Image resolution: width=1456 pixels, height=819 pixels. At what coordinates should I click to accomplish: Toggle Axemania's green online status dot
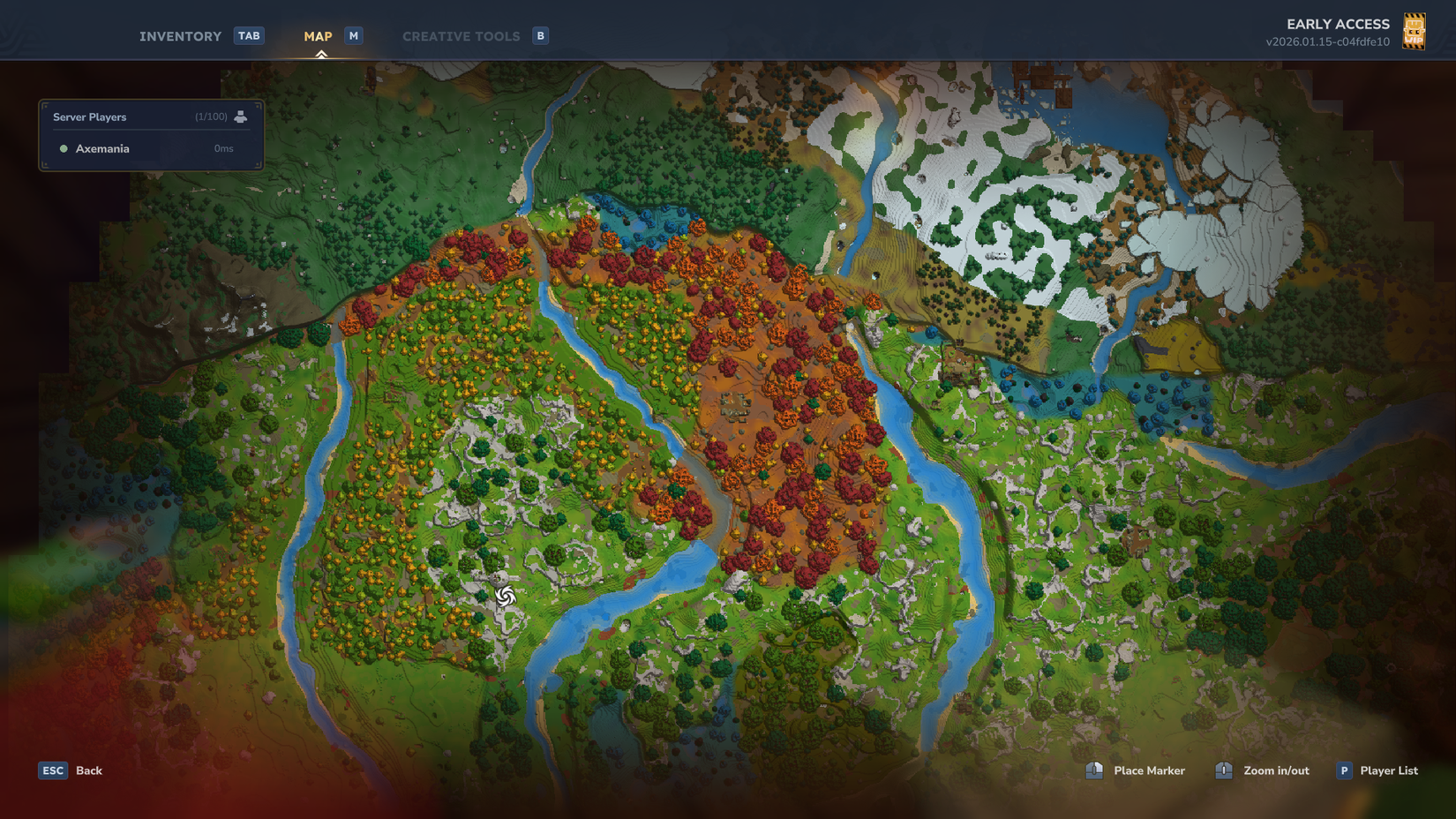pyautogui.click(x=63, y=148)
